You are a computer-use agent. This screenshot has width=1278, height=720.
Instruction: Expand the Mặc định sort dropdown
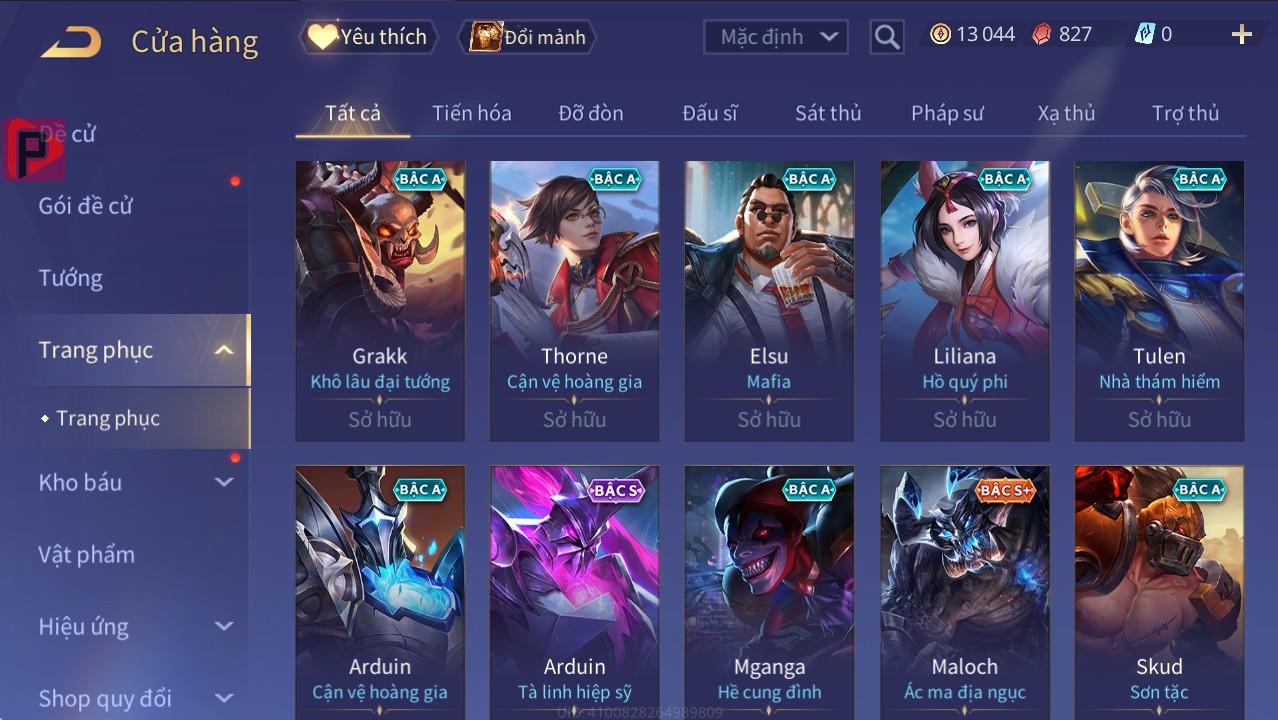click(x=776, y=37)
